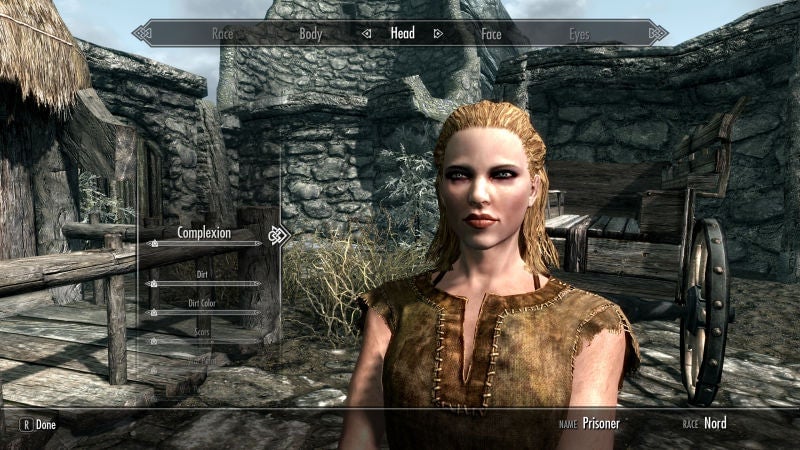Open the Body category tab

311,34
